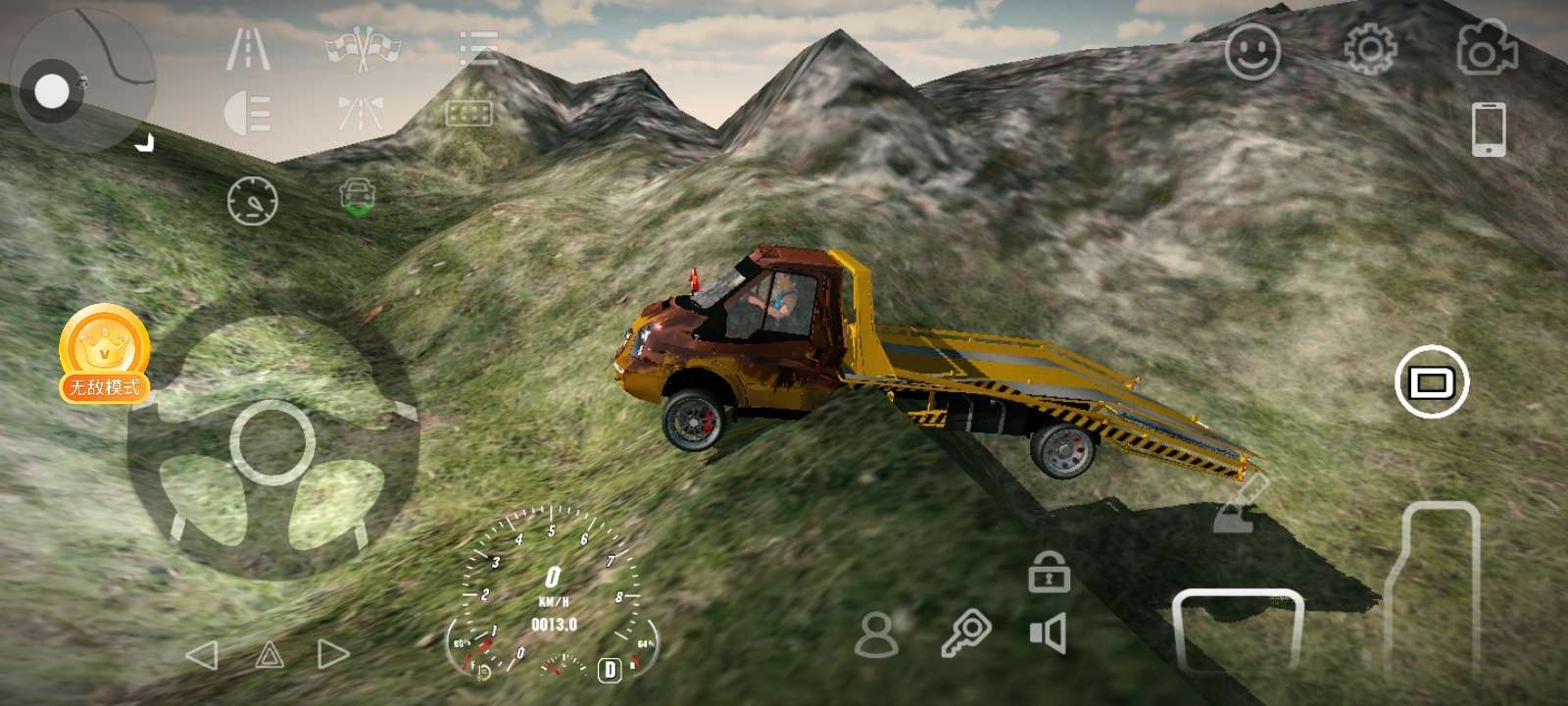Toggle the hazard lights triangle
The height and width of the screenshot is (706, 1568).
pos(269,655)
